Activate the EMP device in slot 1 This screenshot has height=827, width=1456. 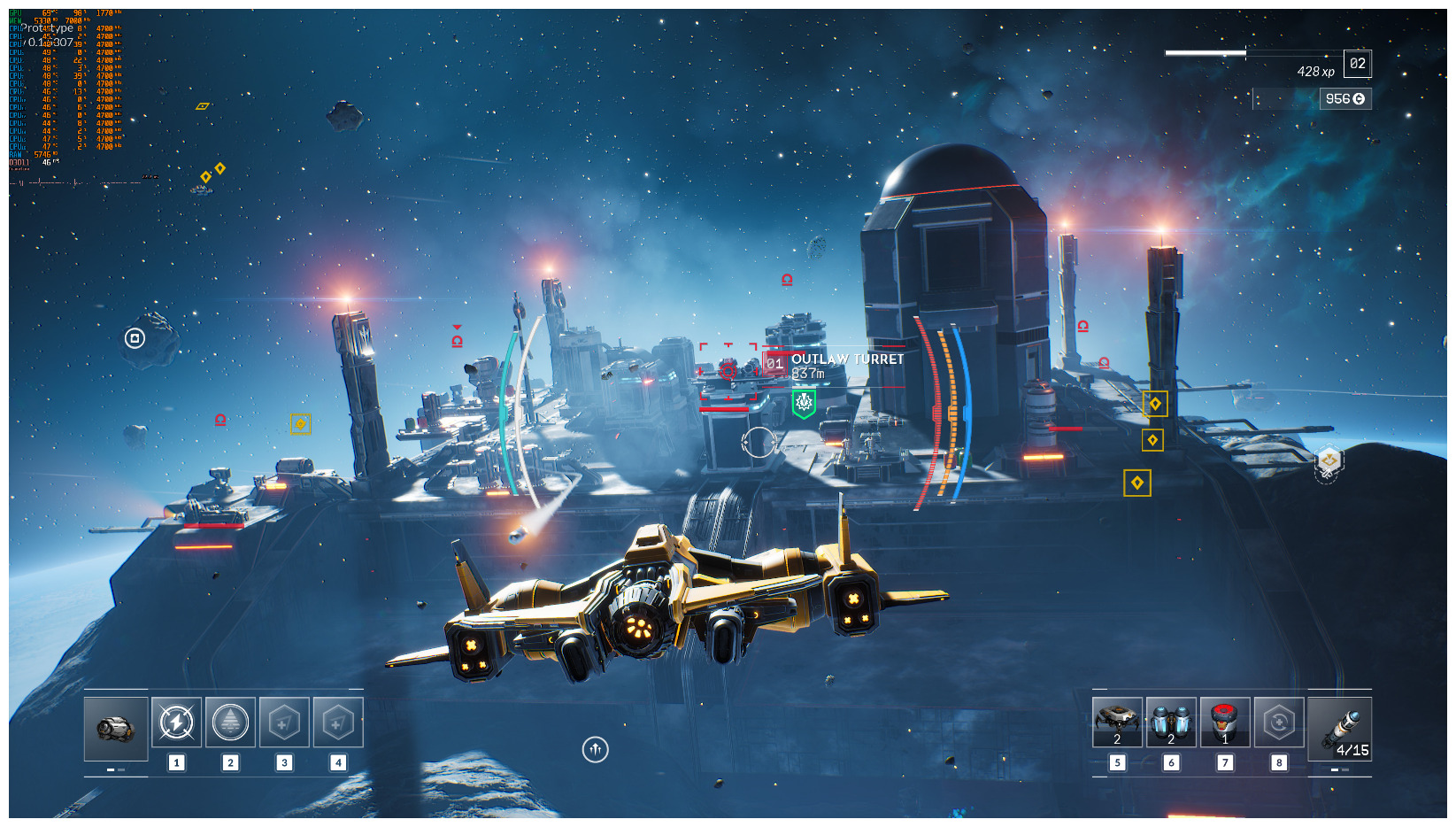[176, 722]
